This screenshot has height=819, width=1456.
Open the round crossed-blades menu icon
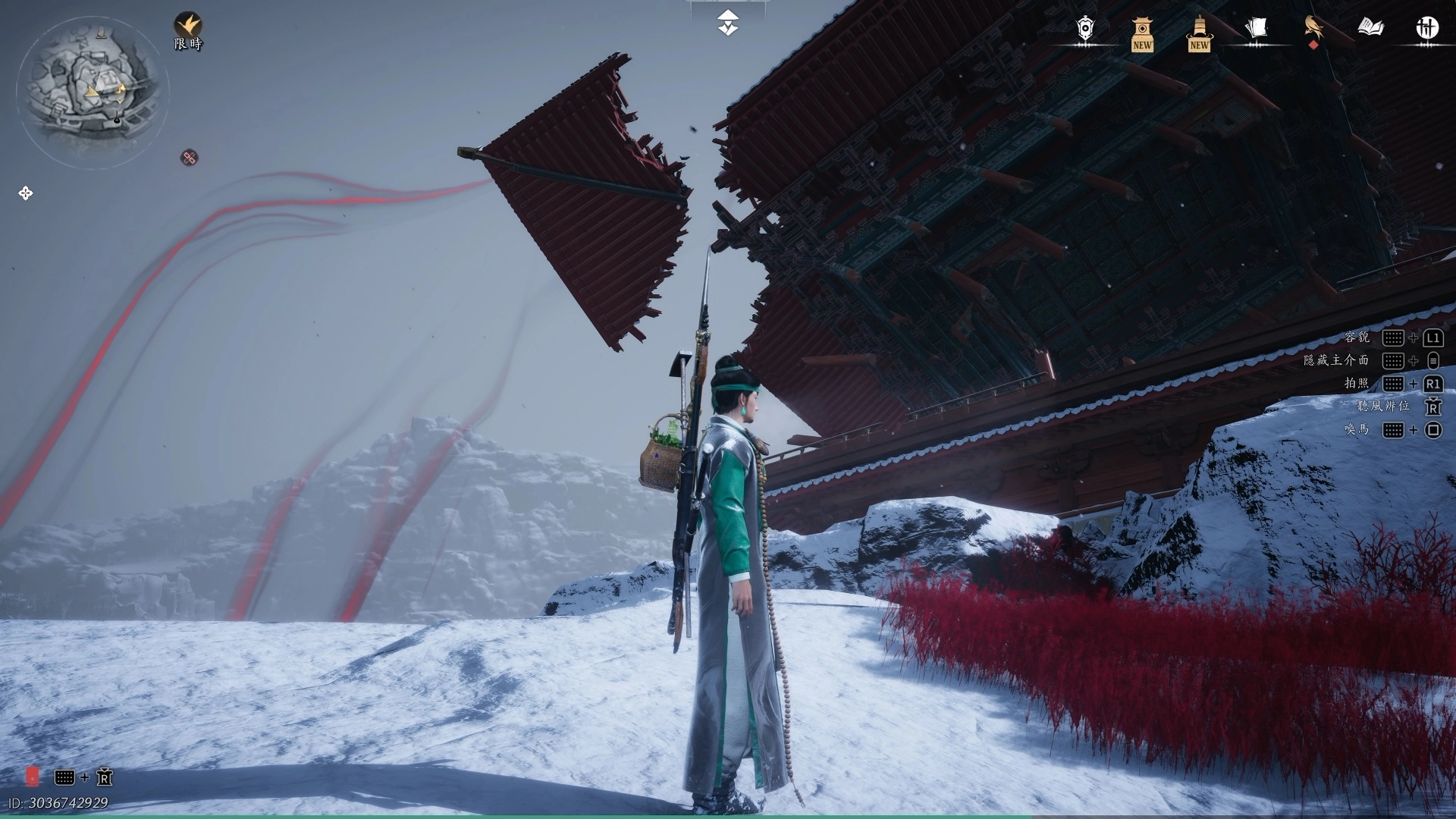click(x=1427, y=29)
